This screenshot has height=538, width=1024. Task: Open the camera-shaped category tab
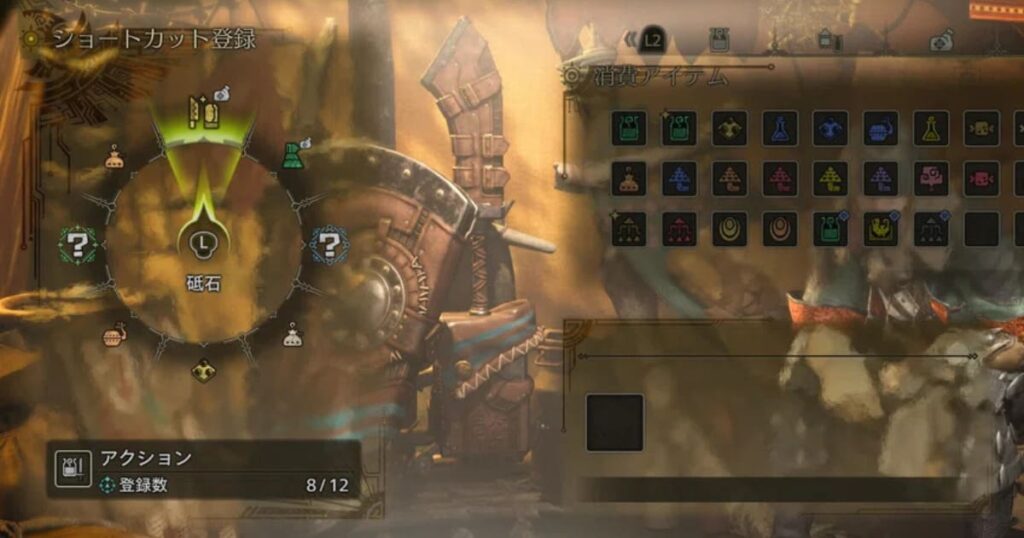tap(941, 40)
